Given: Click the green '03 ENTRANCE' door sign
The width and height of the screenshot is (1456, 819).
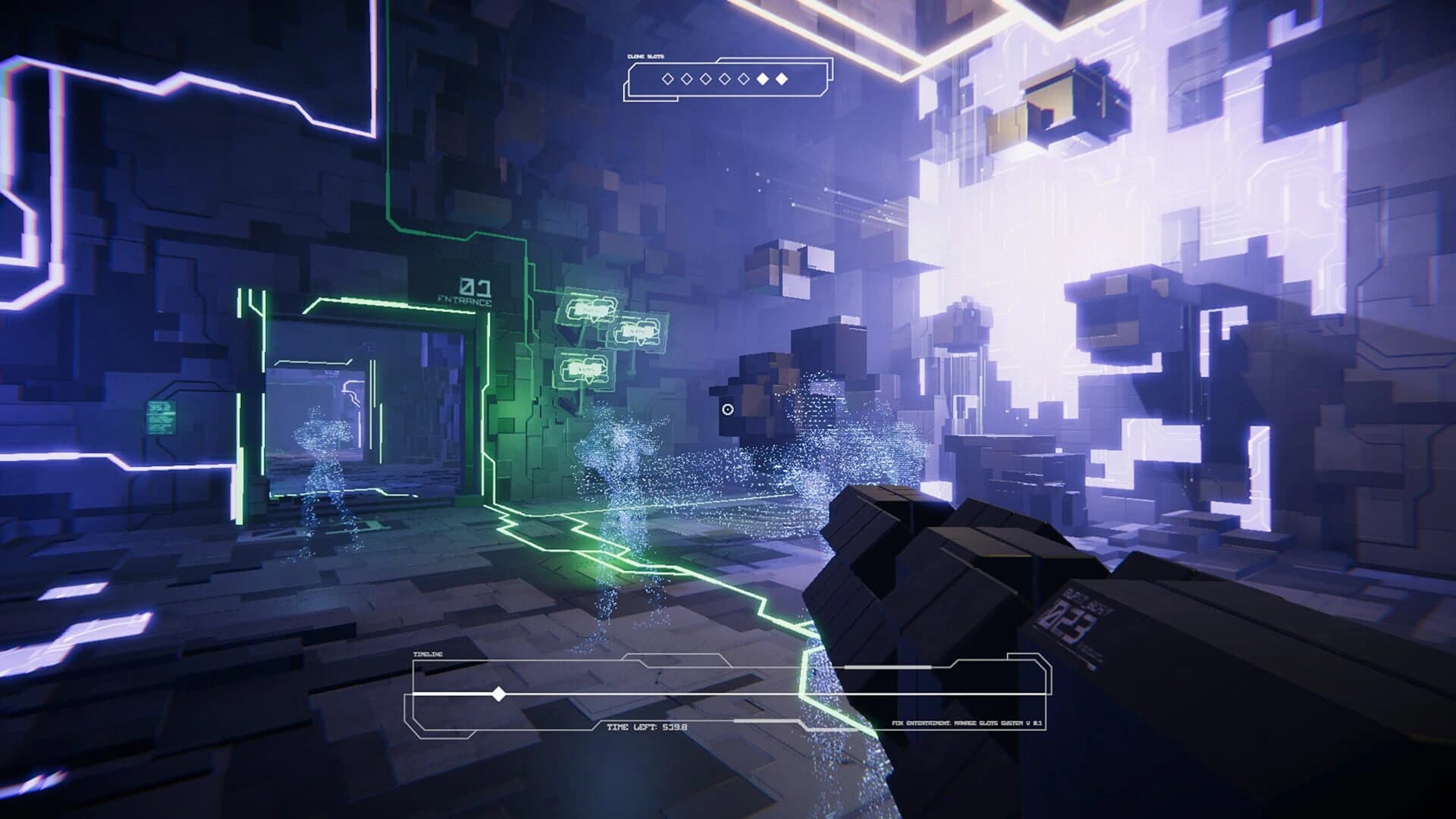Looking at the screenshot, I should (465, 292).
